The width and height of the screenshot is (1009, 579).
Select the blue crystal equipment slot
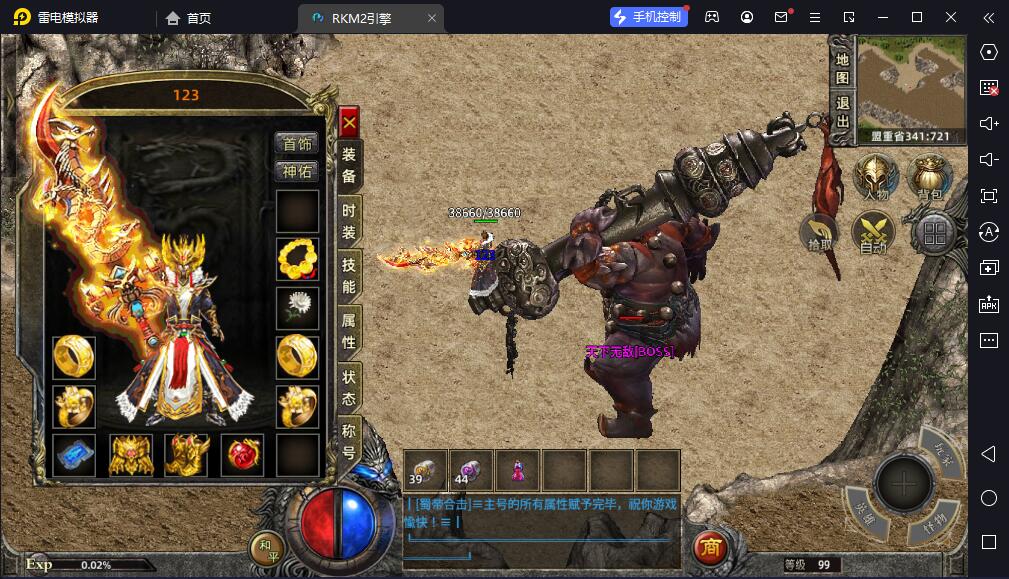point(74,455)
